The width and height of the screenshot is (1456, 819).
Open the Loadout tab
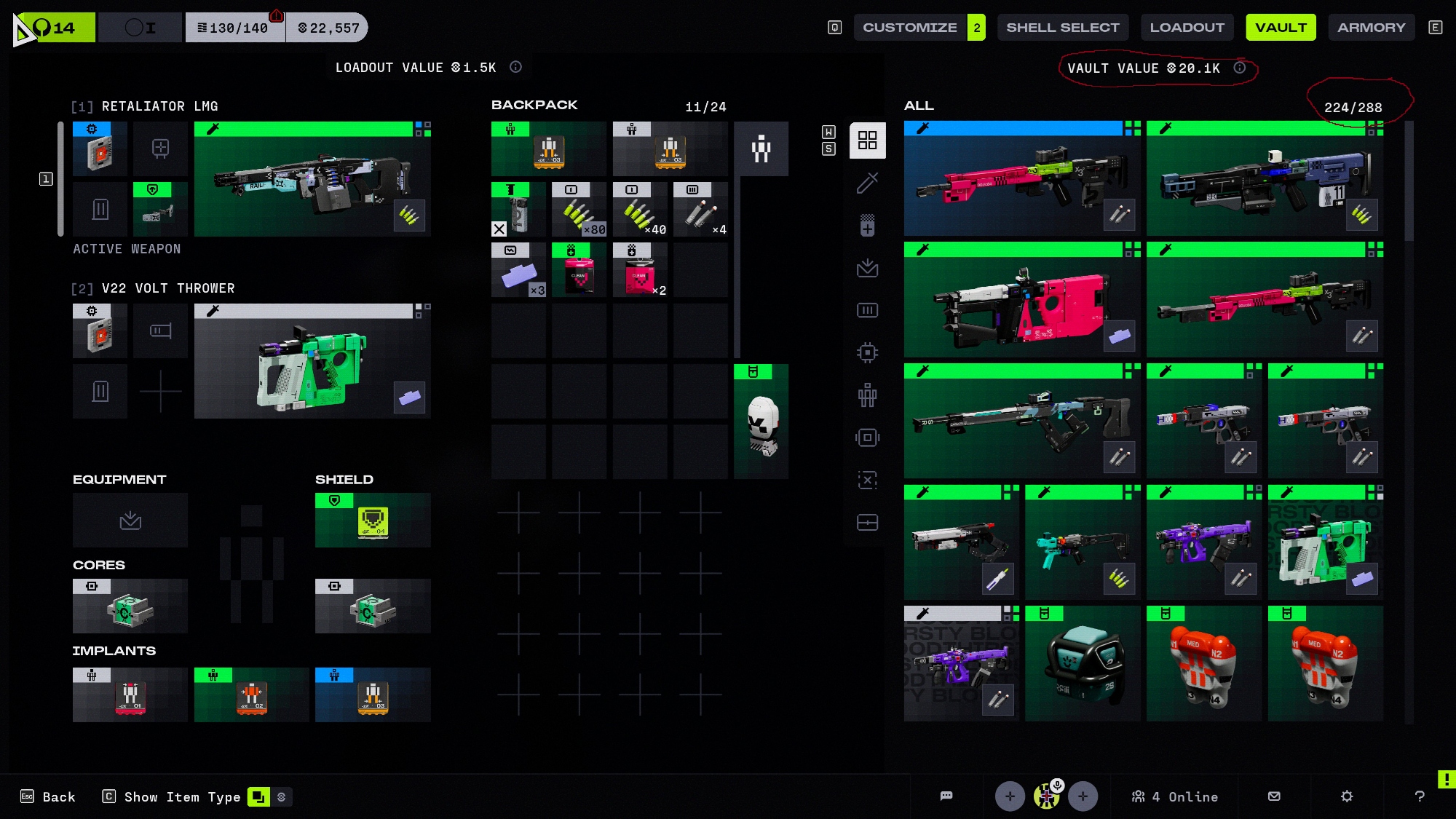coord(1187,28)
